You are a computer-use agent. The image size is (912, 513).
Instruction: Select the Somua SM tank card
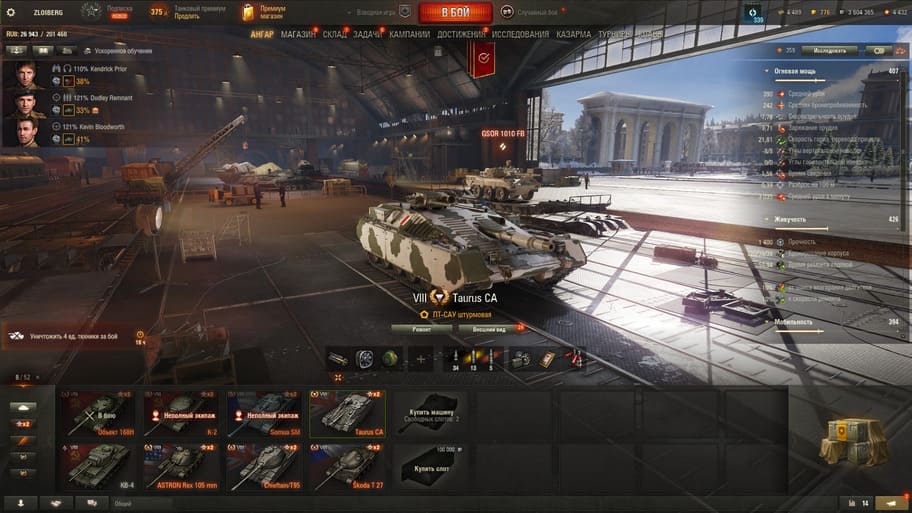coord(264,412)
